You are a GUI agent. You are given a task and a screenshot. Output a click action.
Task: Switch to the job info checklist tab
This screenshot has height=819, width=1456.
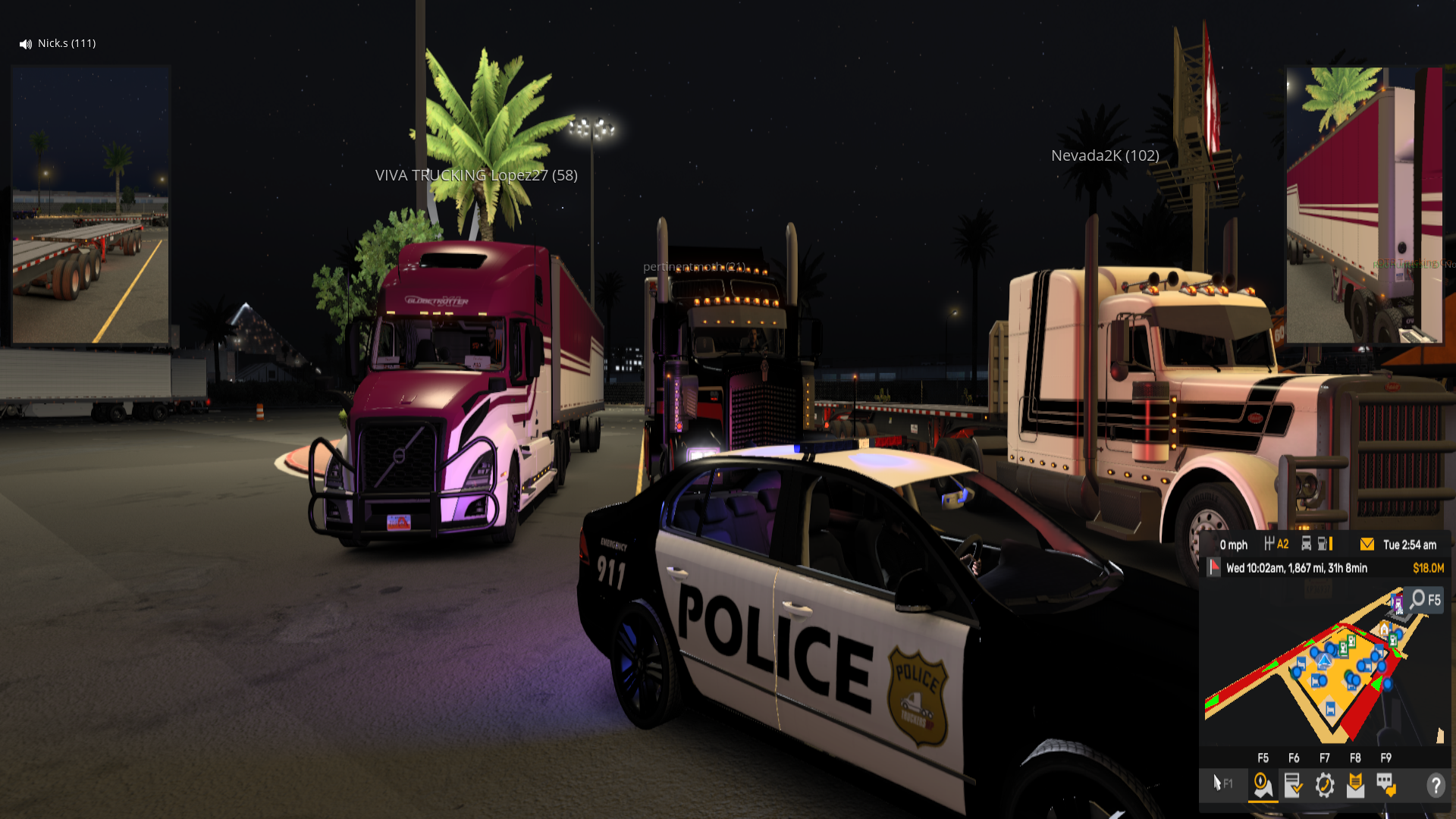coord(1293,785)
